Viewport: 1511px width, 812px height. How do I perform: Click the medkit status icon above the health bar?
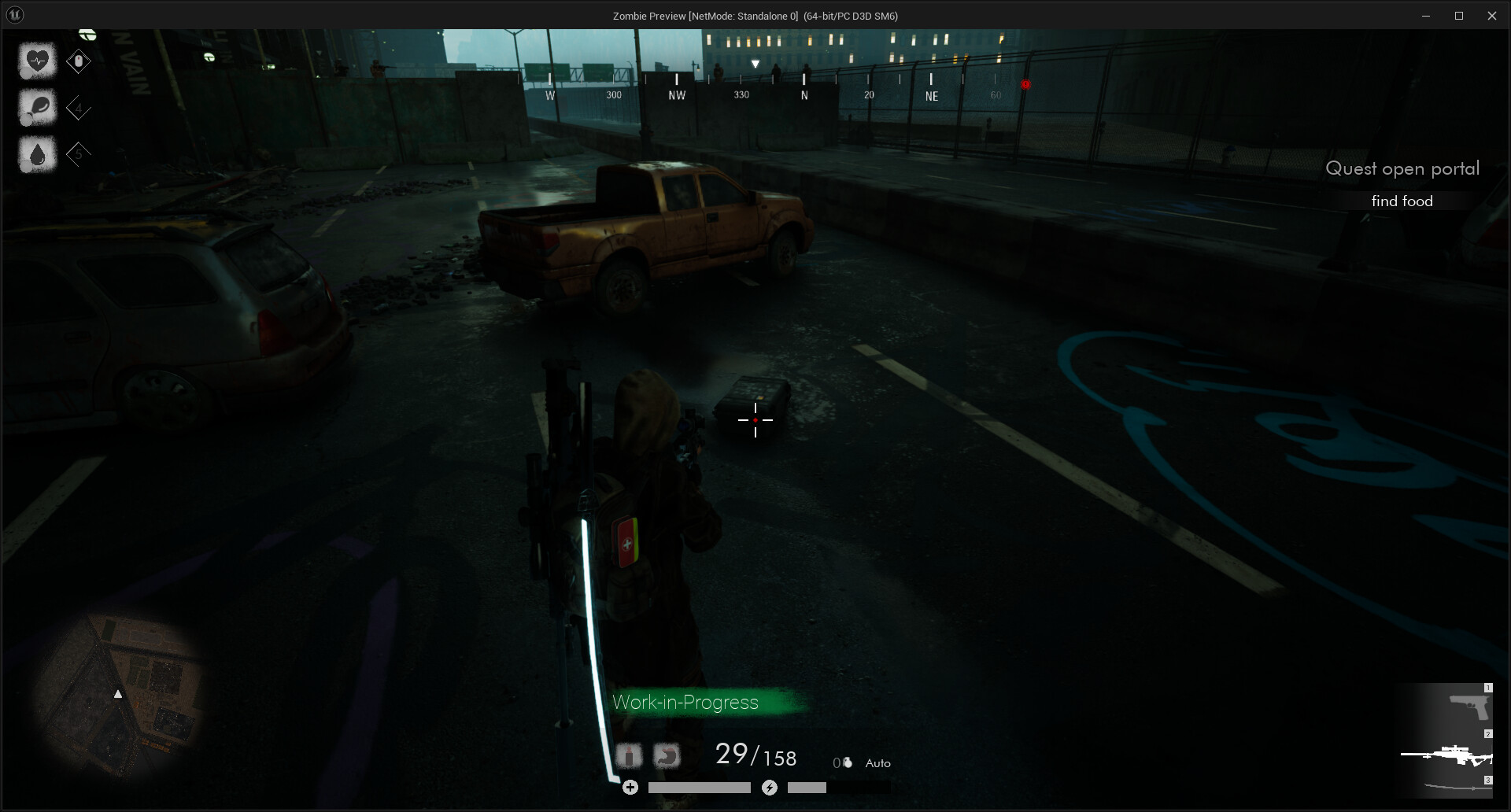630,755
